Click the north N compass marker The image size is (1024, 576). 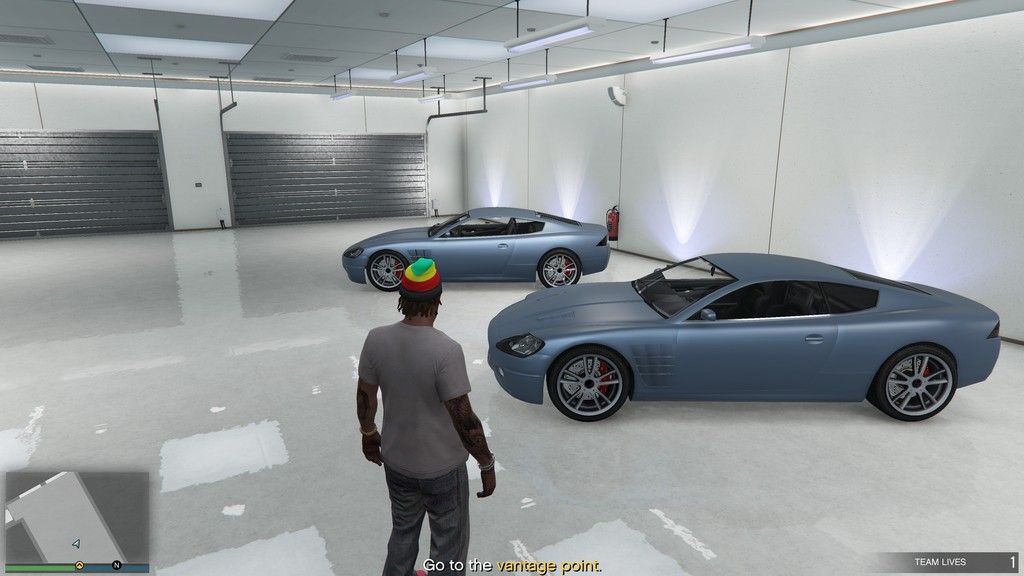point(117,565)
